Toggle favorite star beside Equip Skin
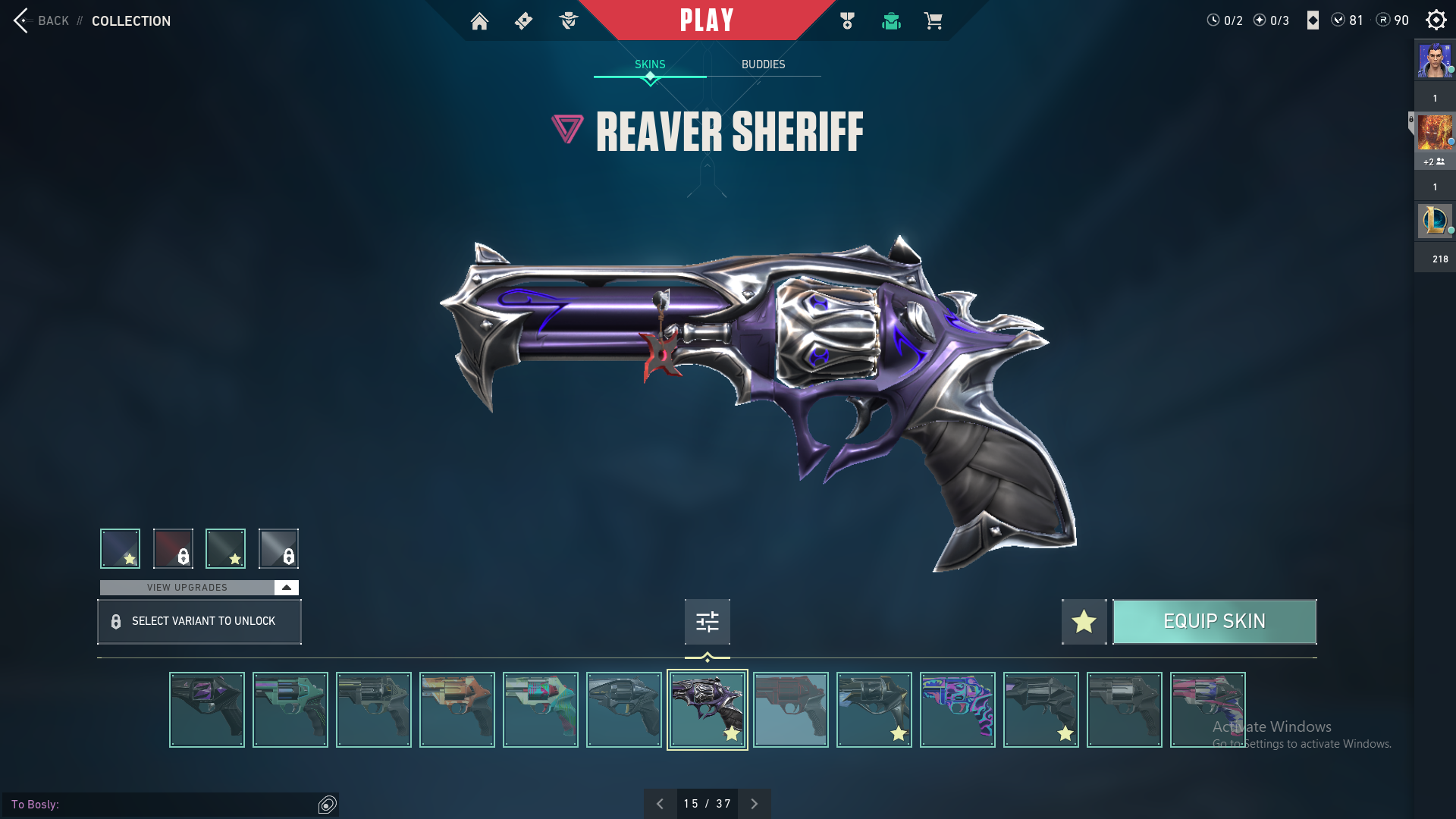This screenshot has width=1456, height=819. (1084, 622)
